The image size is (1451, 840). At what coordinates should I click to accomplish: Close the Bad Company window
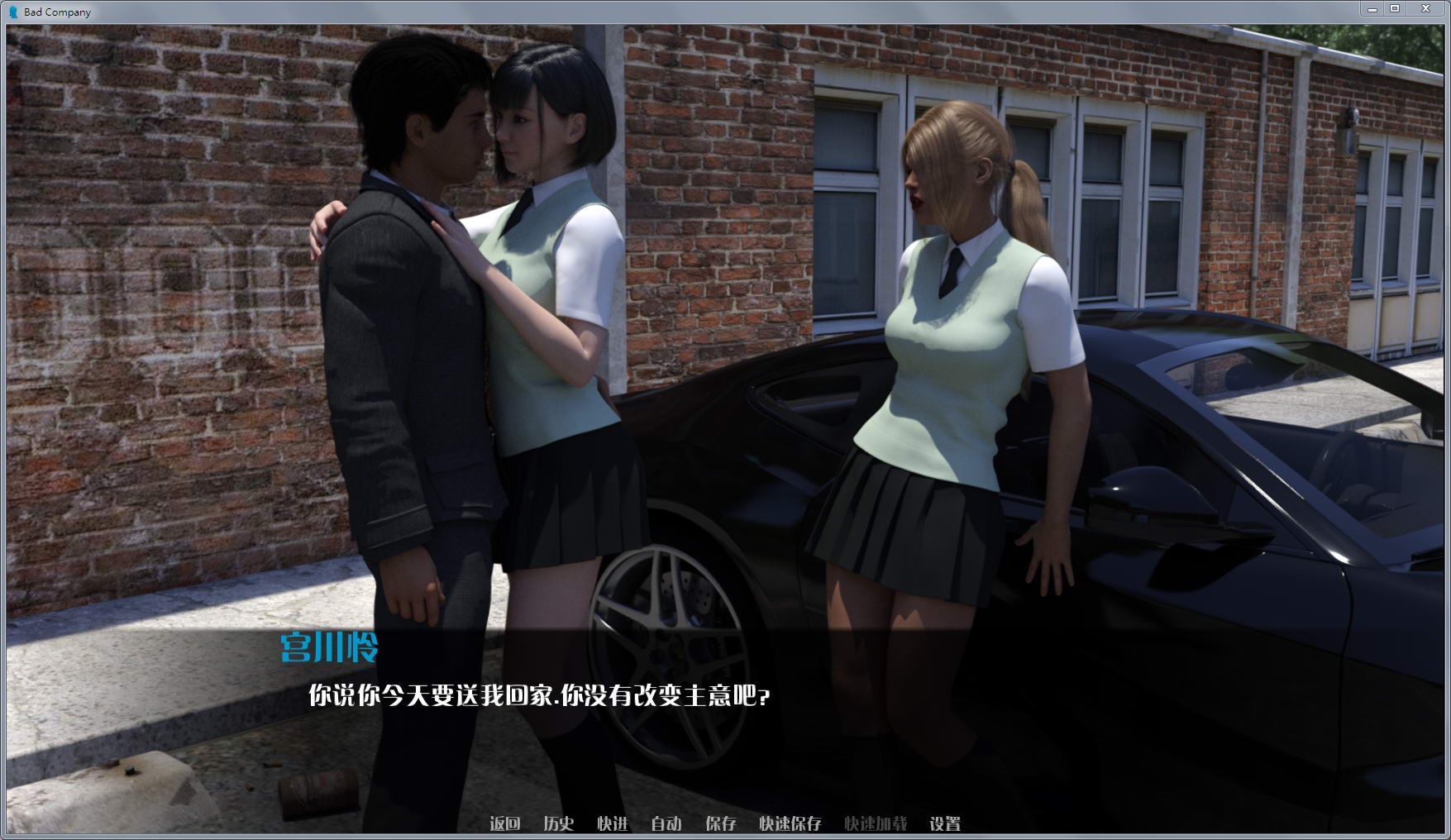pos(1425,8)
